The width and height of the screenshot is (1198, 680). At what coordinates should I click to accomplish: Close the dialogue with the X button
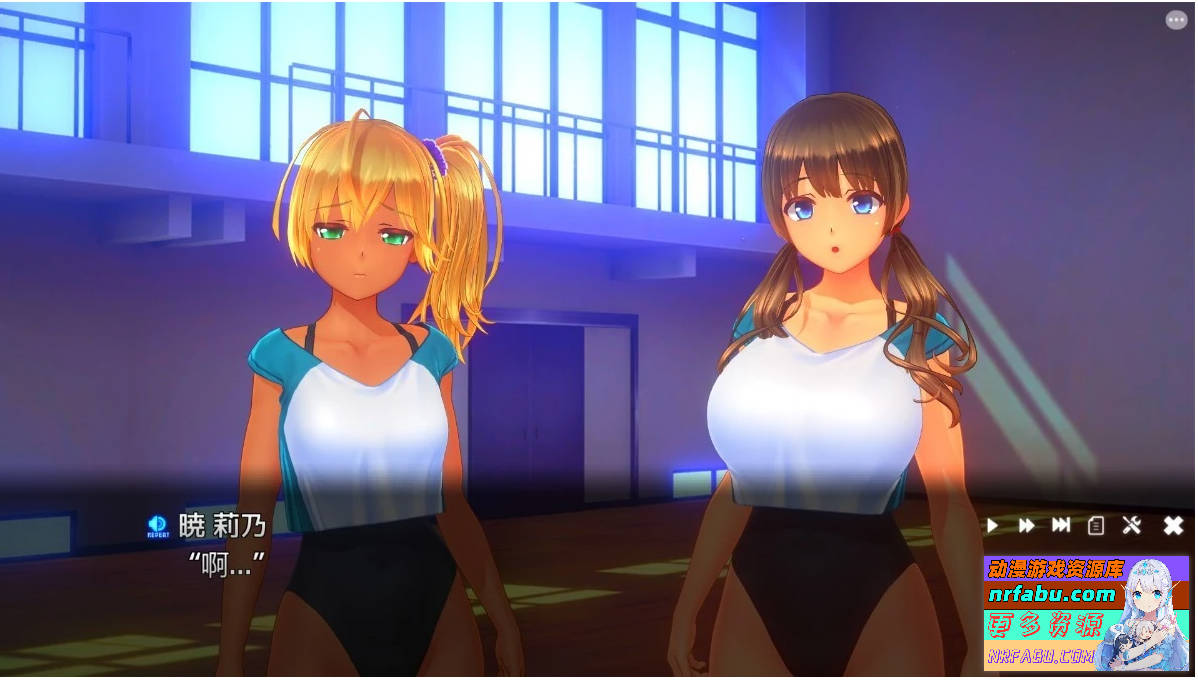[1173, 525]
